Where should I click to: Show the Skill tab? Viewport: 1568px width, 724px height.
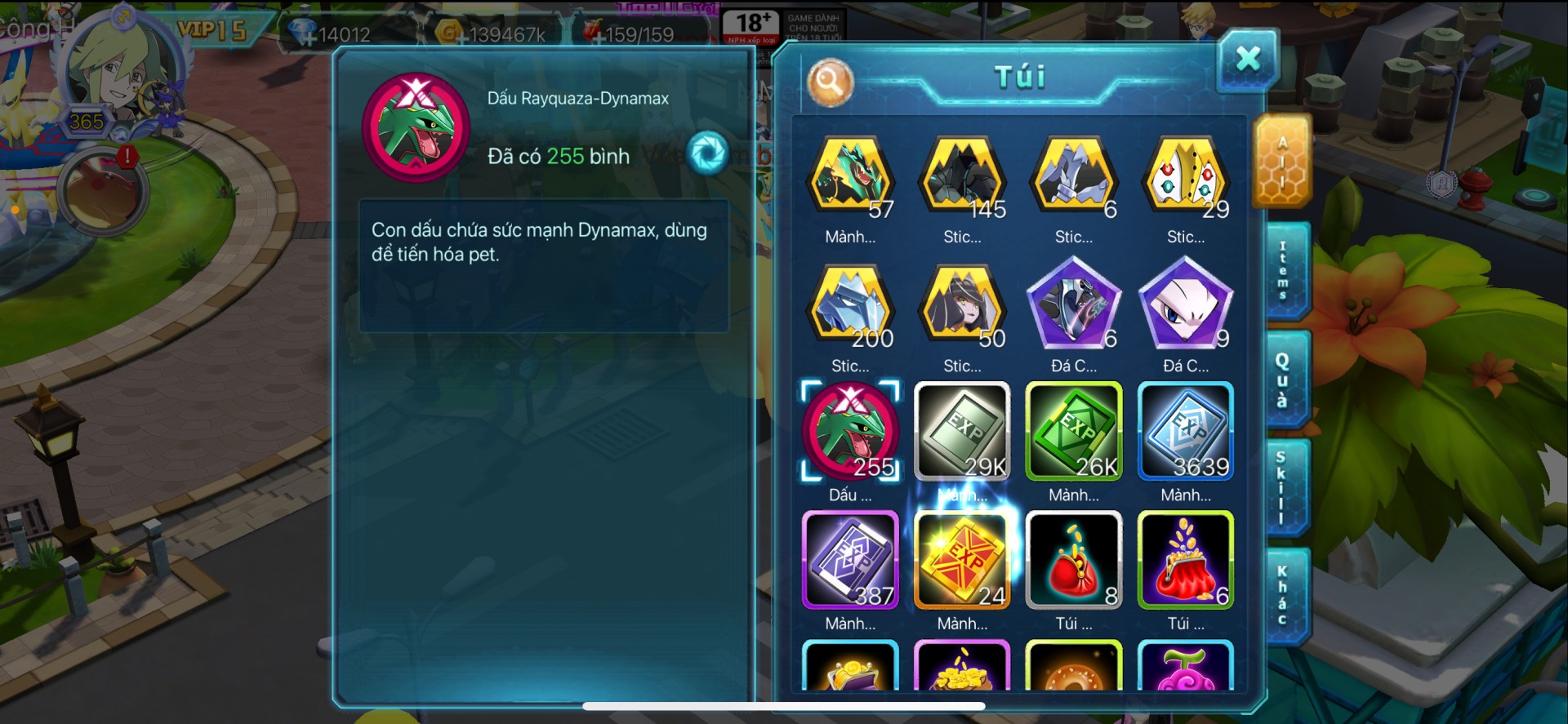[1282, 488]
